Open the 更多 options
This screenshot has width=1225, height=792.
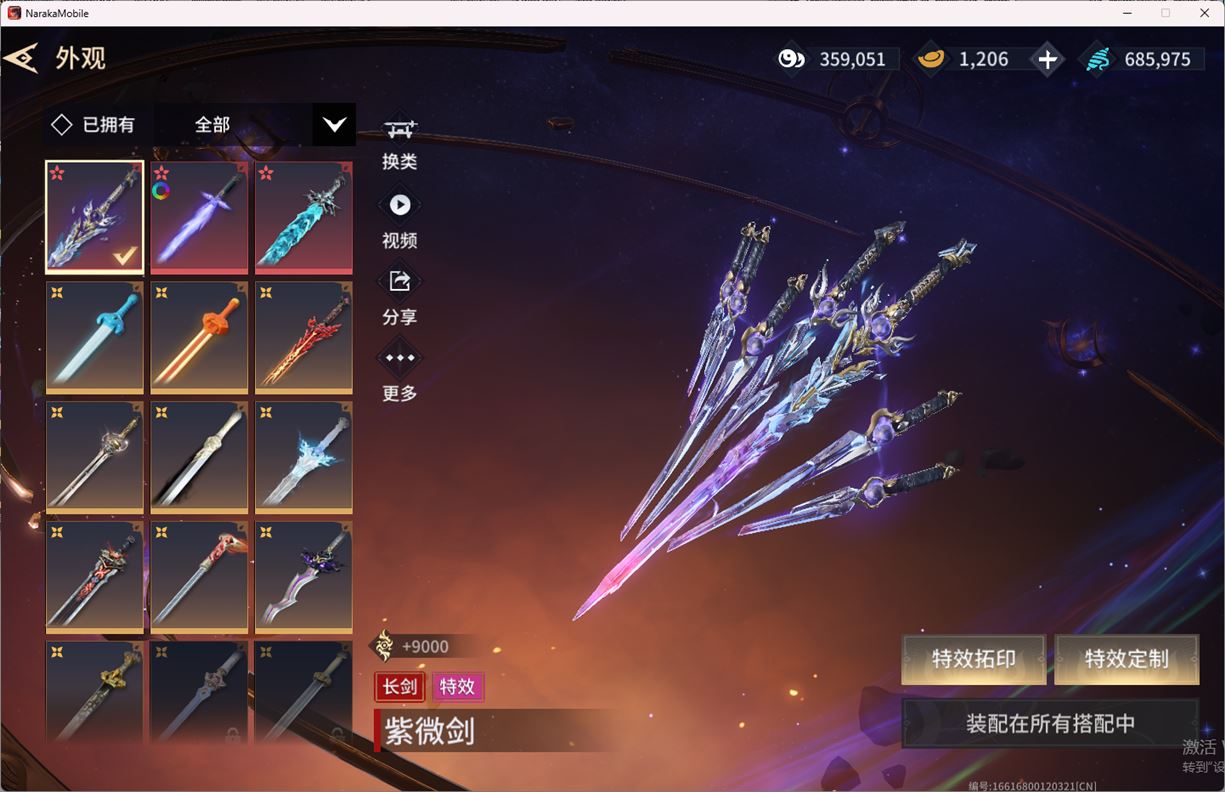click(399, 372)
